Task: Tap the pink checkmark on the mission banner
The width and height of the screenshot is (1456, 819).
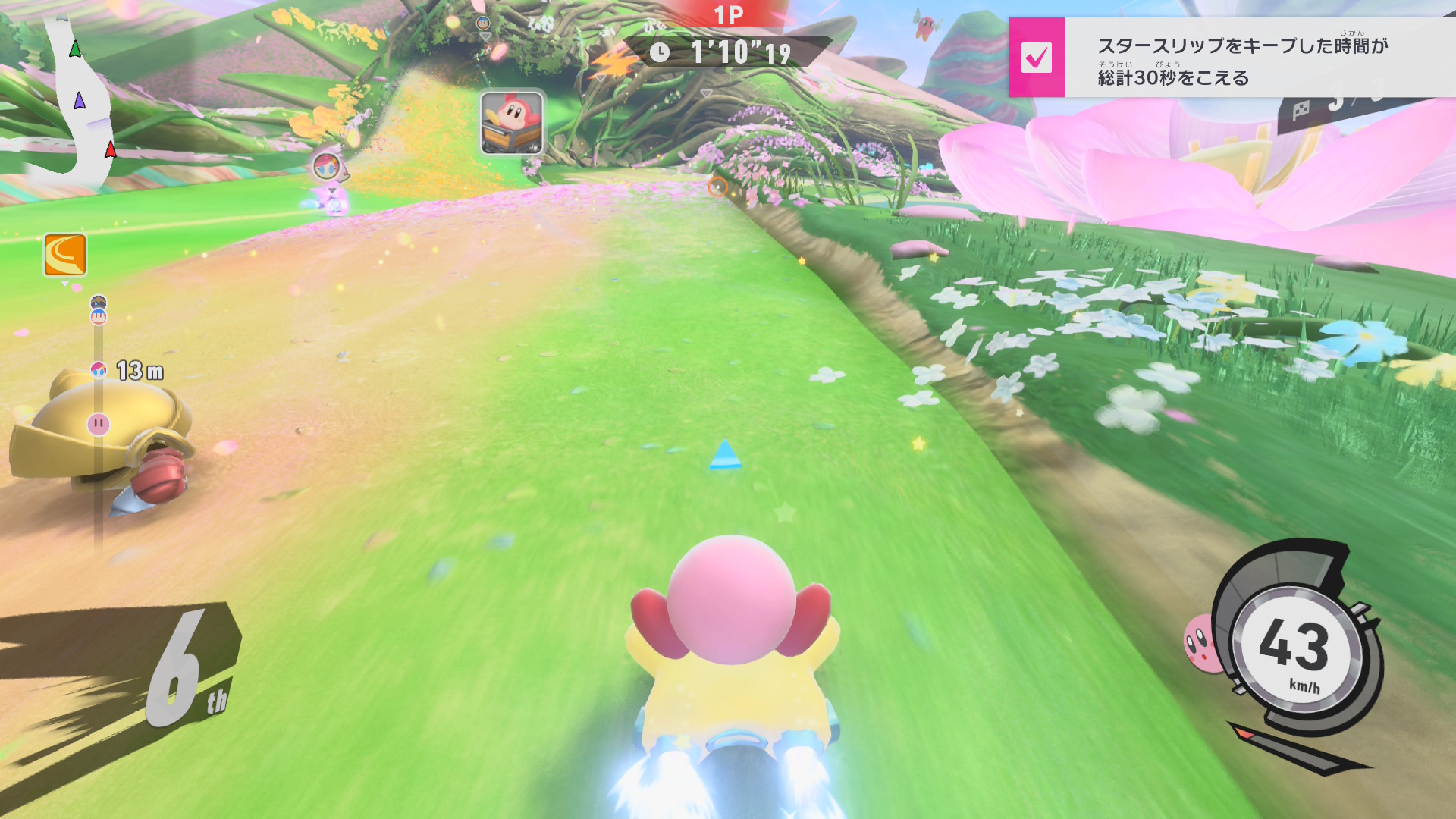Action: click(1036, 58)
